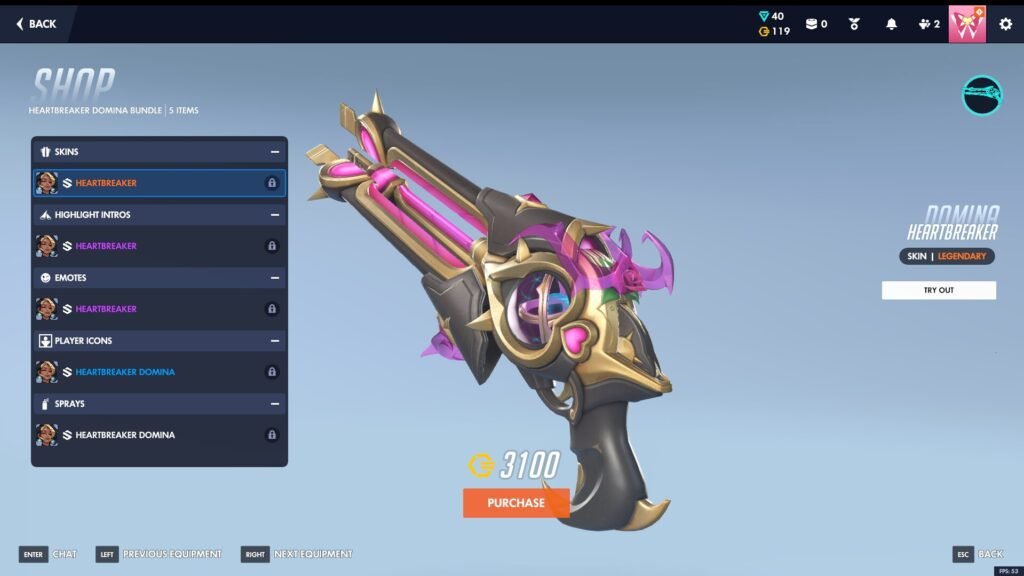Viewport: 1024px width, 576px height.
Task: Open the settings gear menu
Action: coord(1005,24)
